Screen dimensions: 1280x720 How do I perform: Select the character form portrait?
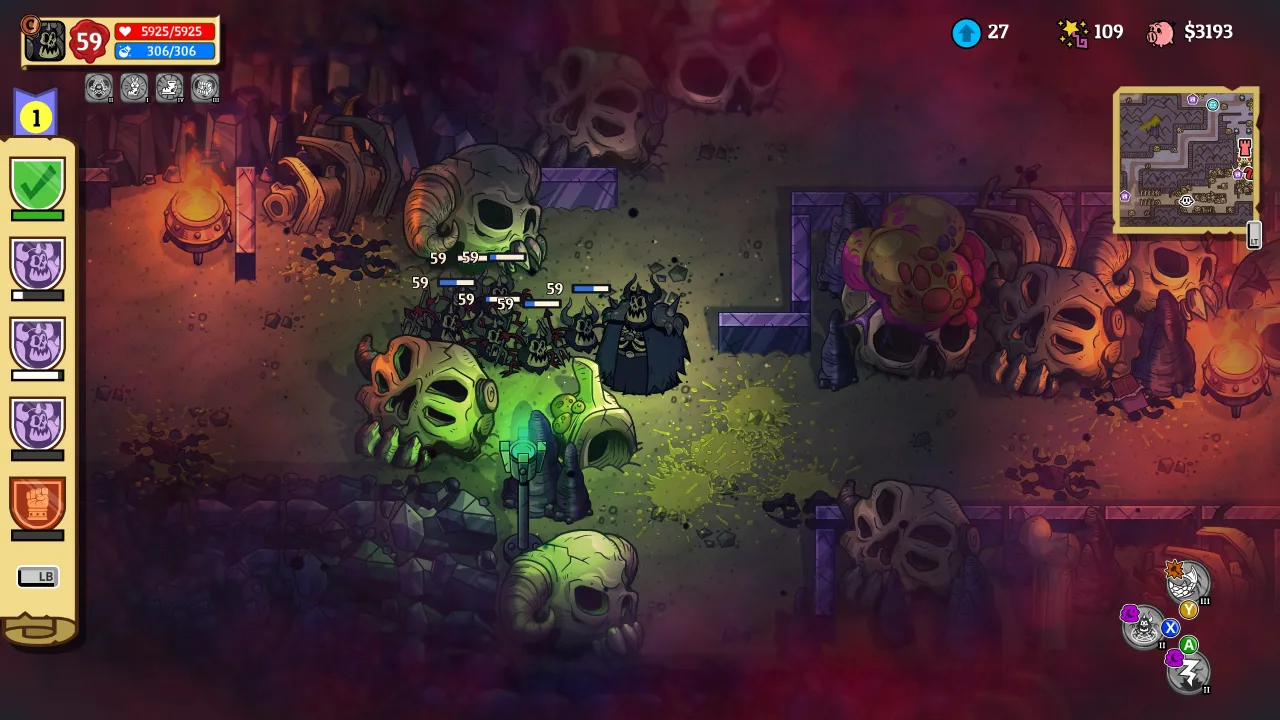tap(45, 40)
